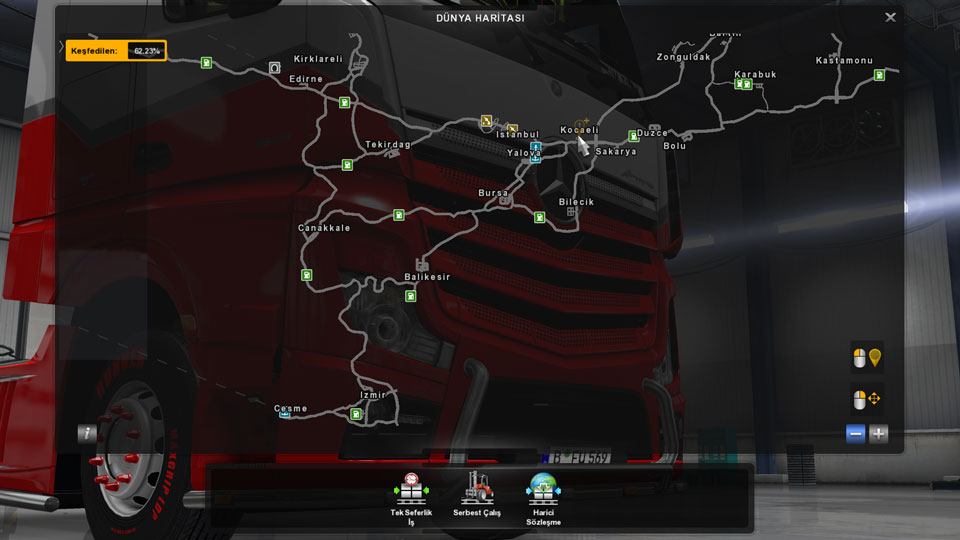Click the Bilecik city label
Image resolution: width=960 pixels, height=540 pixels.
[x=576, y=202]
